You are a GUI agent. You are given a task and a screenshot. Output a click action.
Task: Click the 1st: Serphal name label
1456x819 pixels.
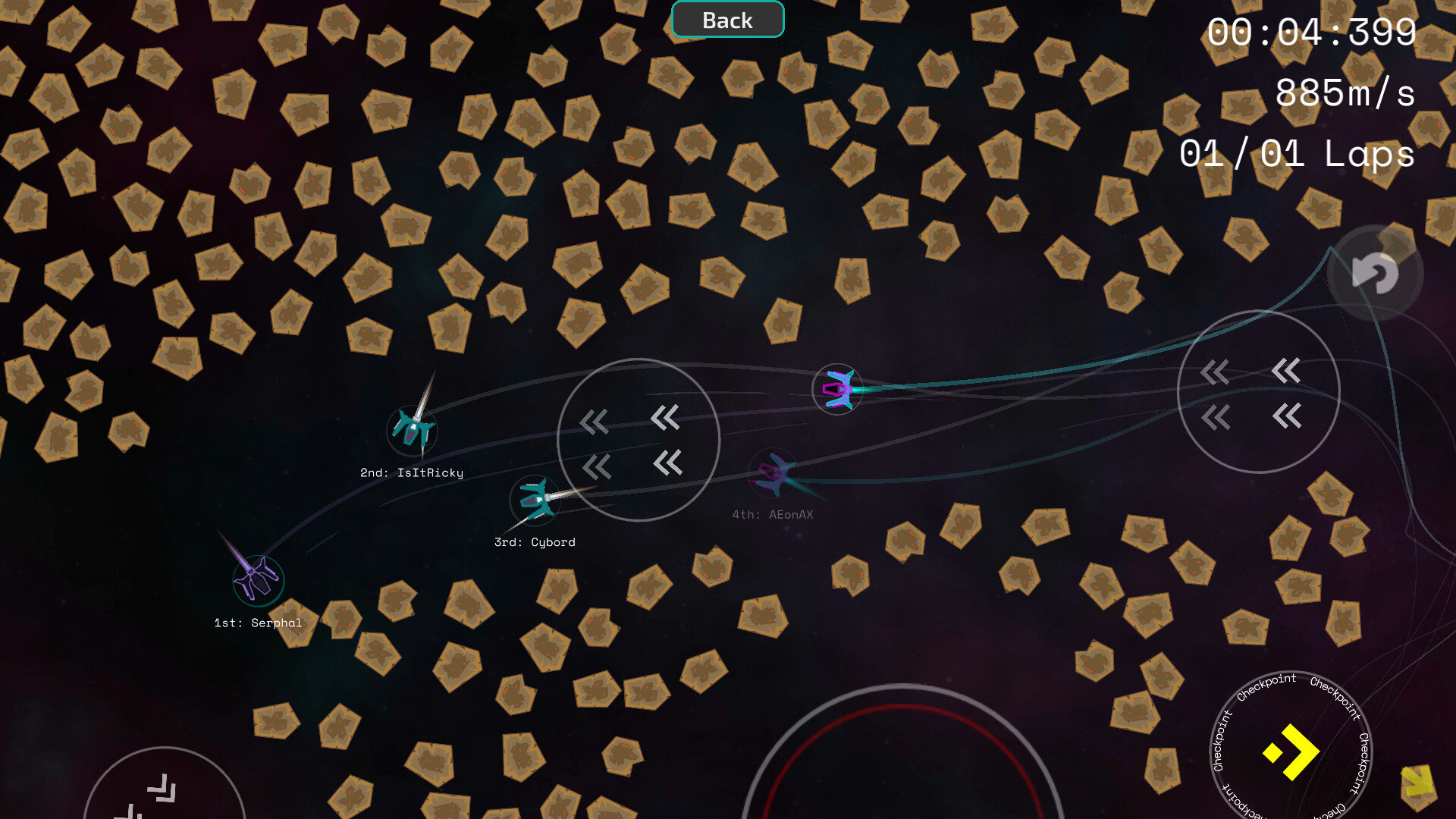click(258, 623)
